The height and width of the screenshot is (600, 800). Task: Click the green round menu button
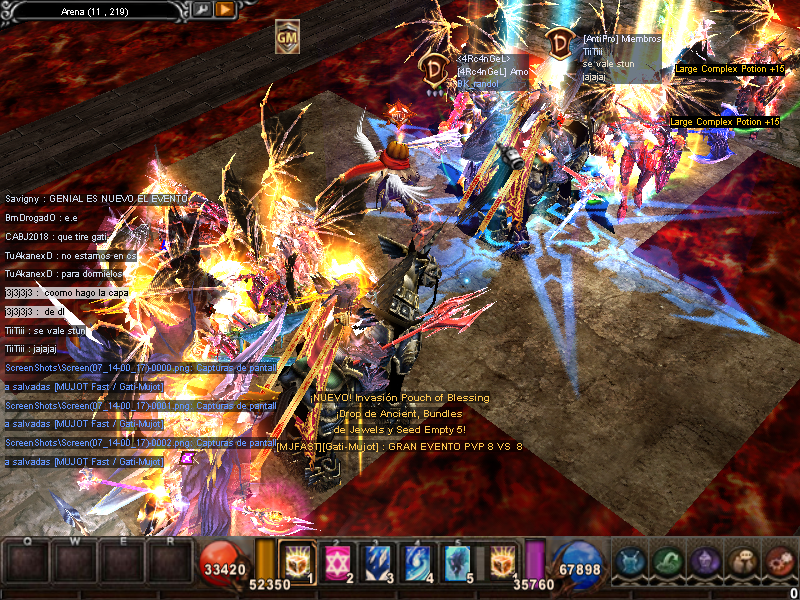[668, 561]
